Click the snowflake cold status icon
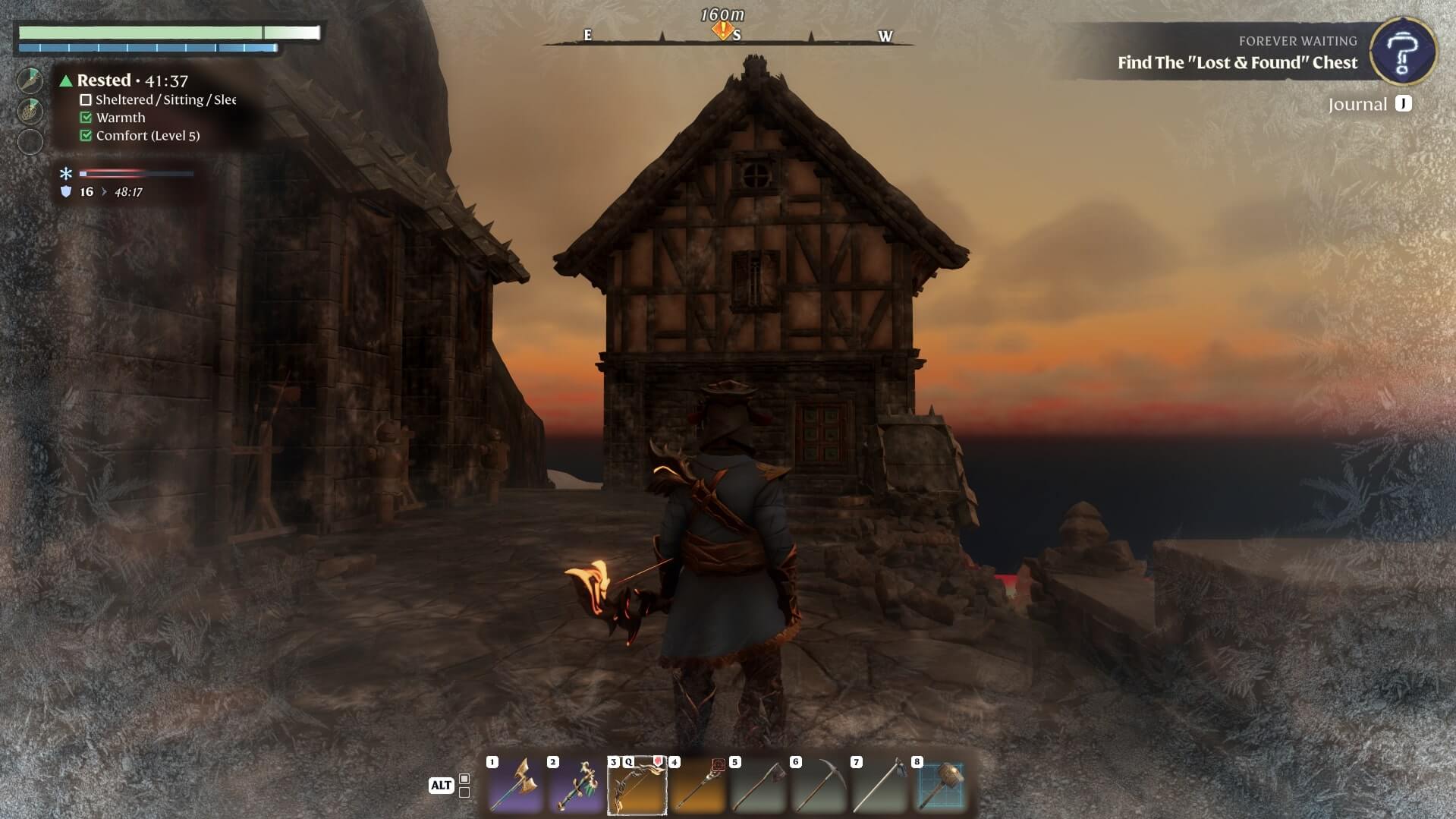 click(66, 174)
